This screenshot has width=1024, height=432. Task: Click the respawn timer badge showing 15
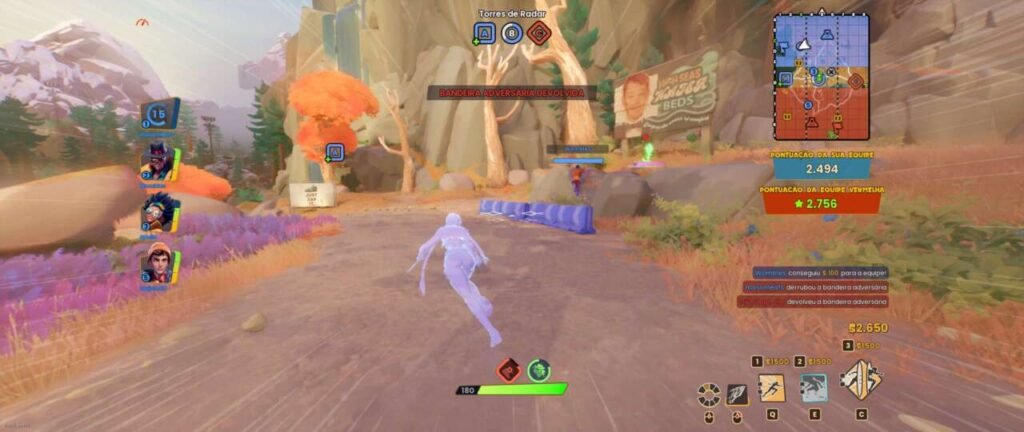(x=158, y=114)
